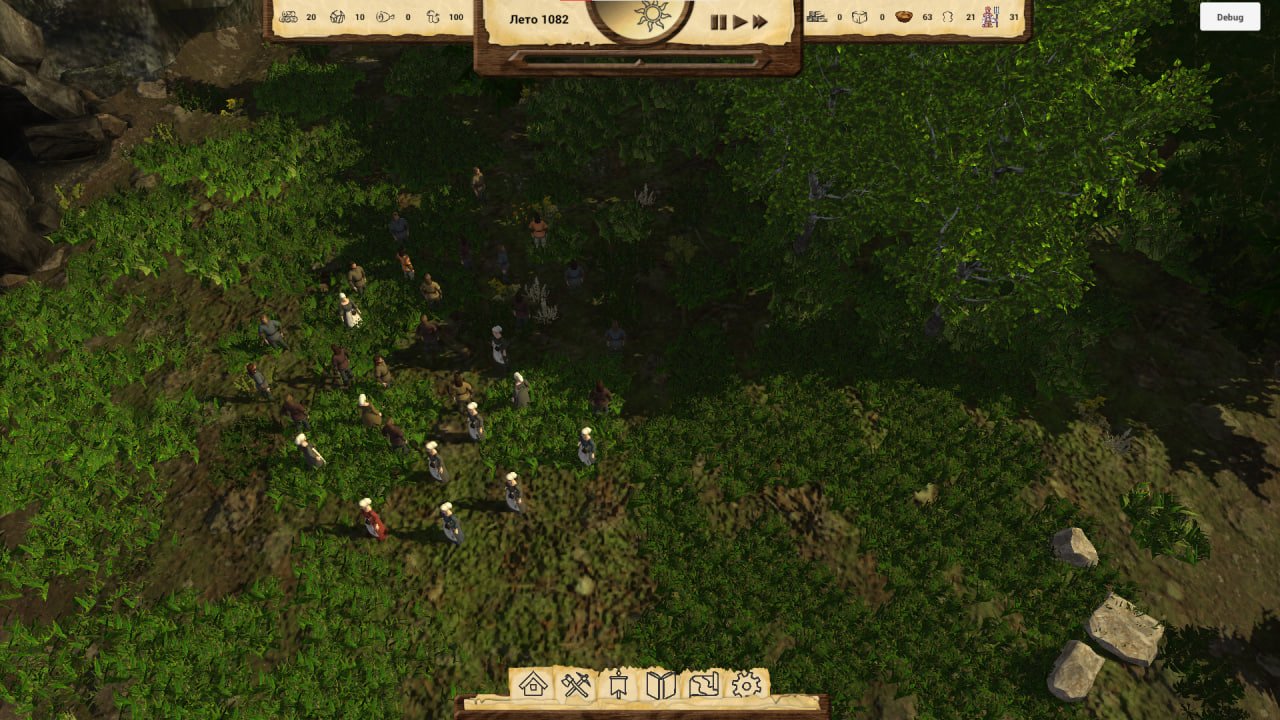Screen dimensions: 1280x720
Task: Click the Debug button
Action: (x=1230, y=17)
